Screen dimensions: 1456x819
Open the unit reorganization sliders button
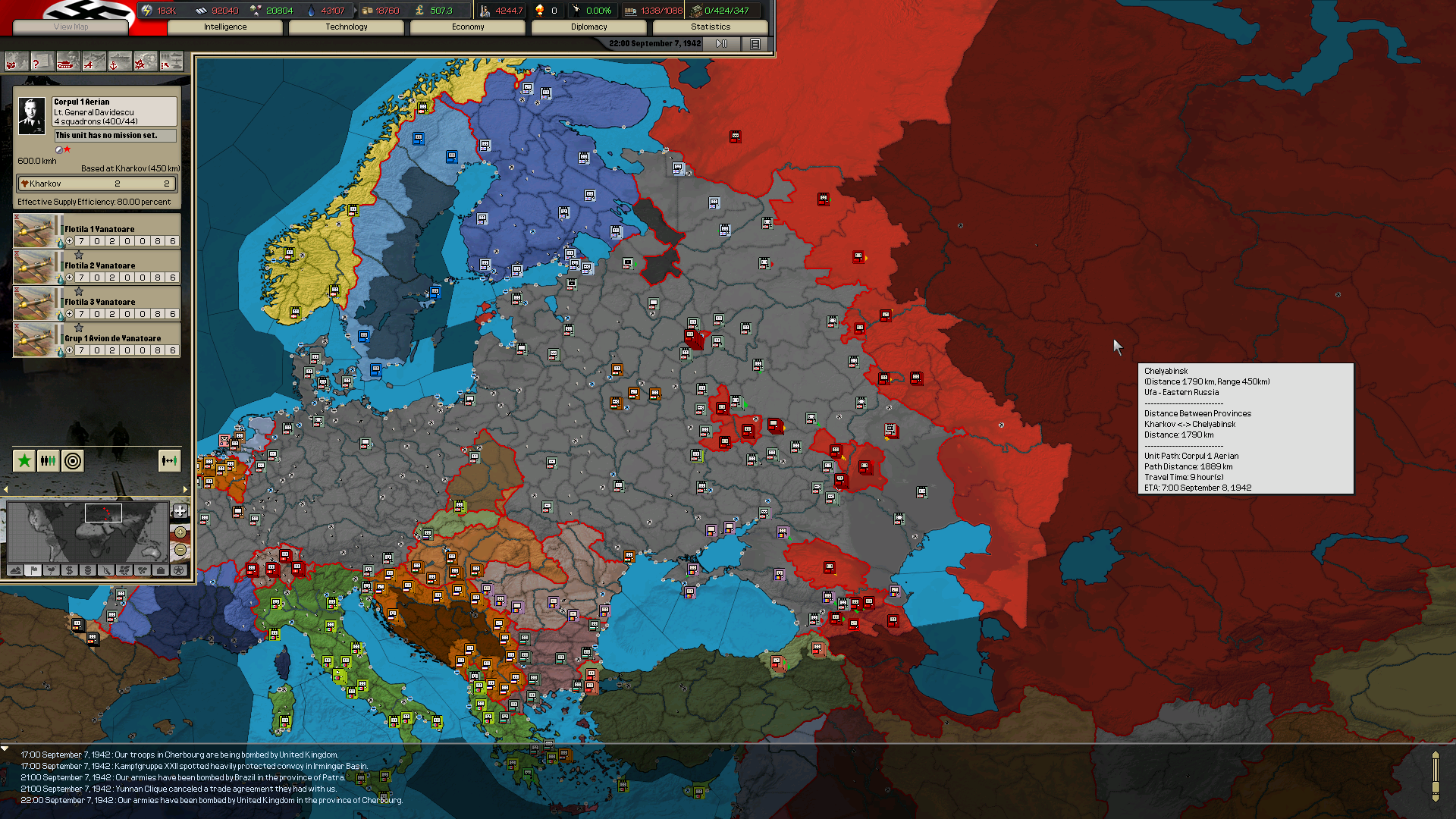48,460
